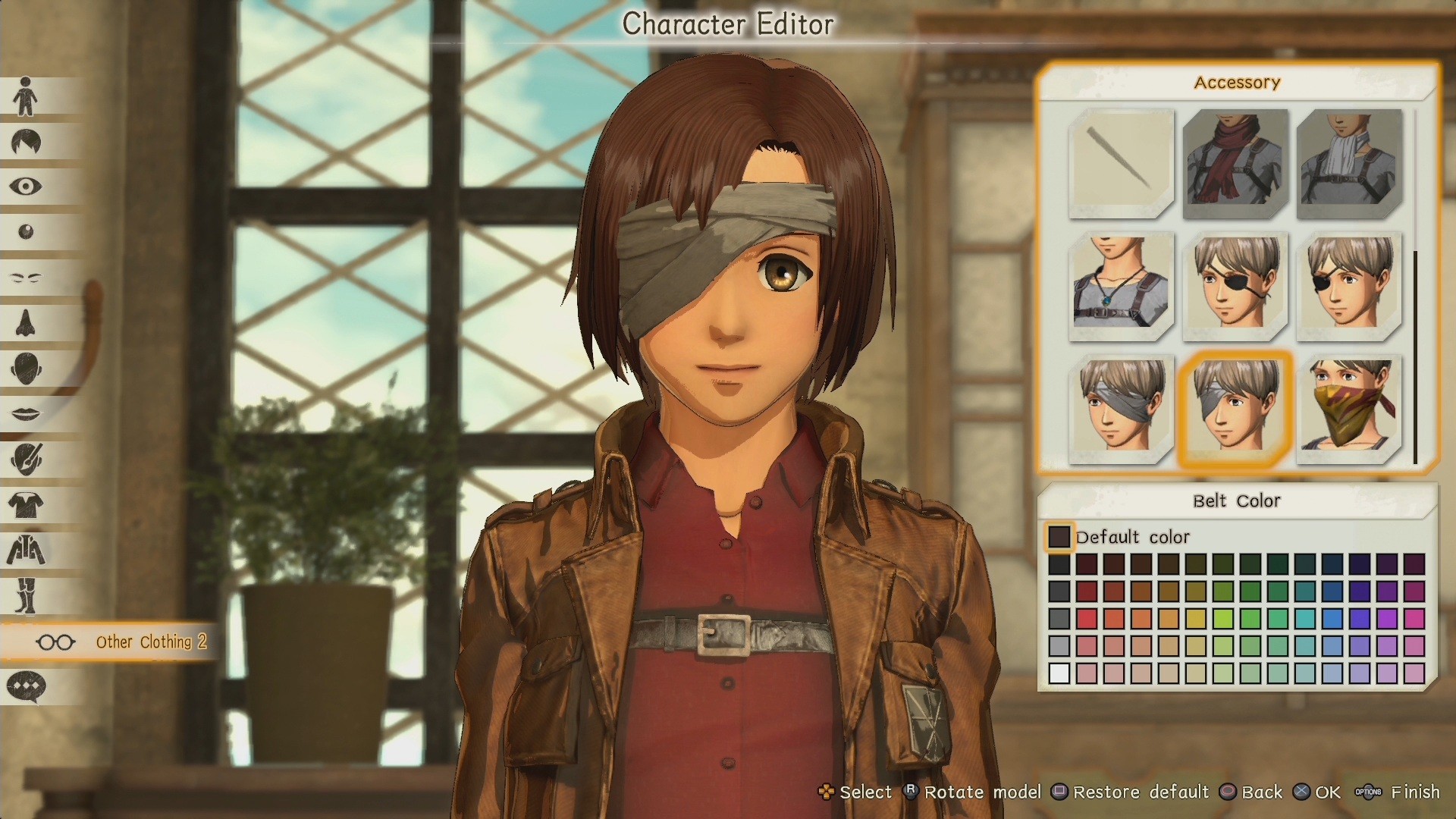Open the voice speech bubble category
Viewport: 1456px width, 819px height.
[27, 686]
